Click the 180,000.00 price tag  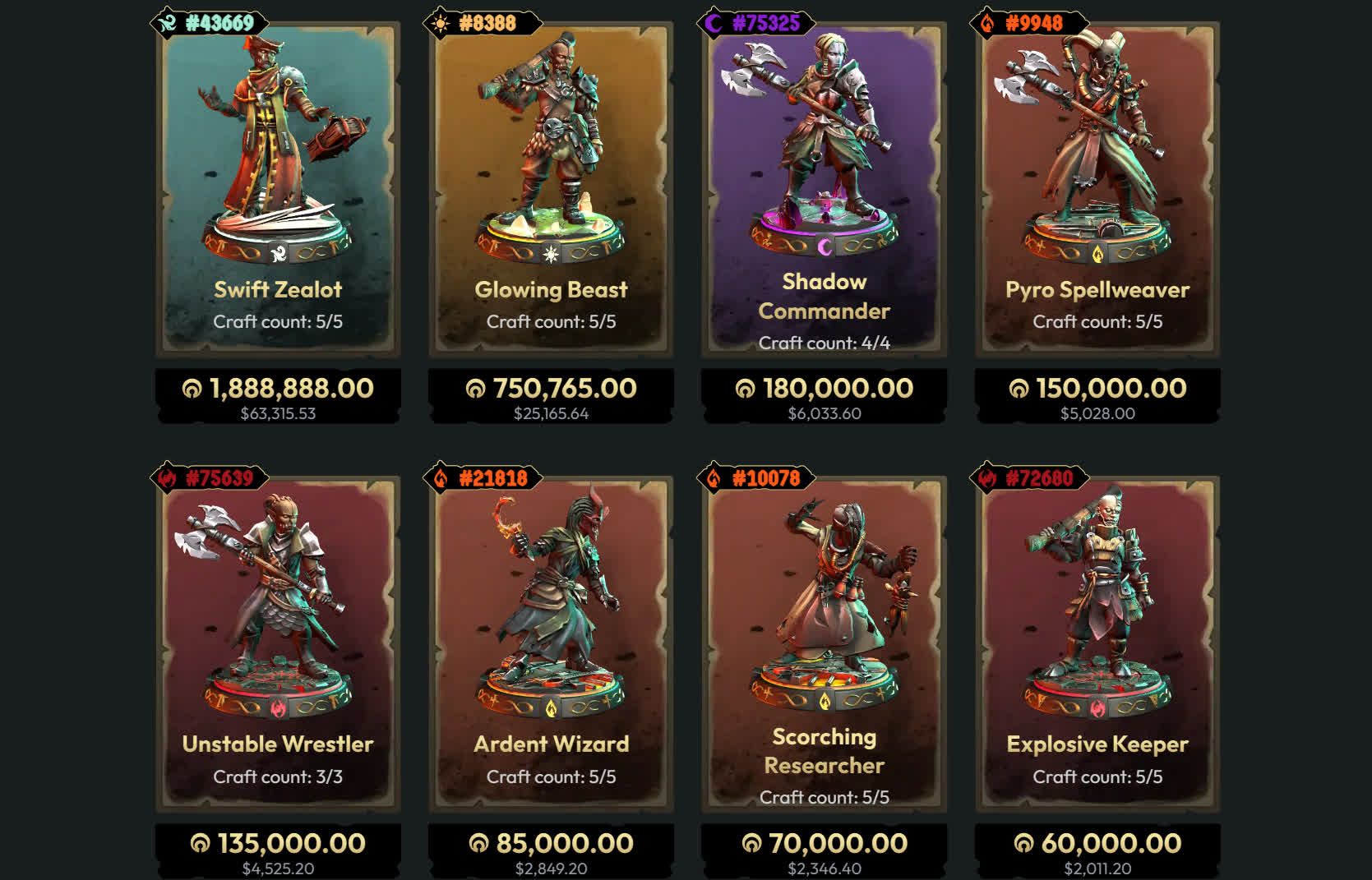[x=824, y=396]
